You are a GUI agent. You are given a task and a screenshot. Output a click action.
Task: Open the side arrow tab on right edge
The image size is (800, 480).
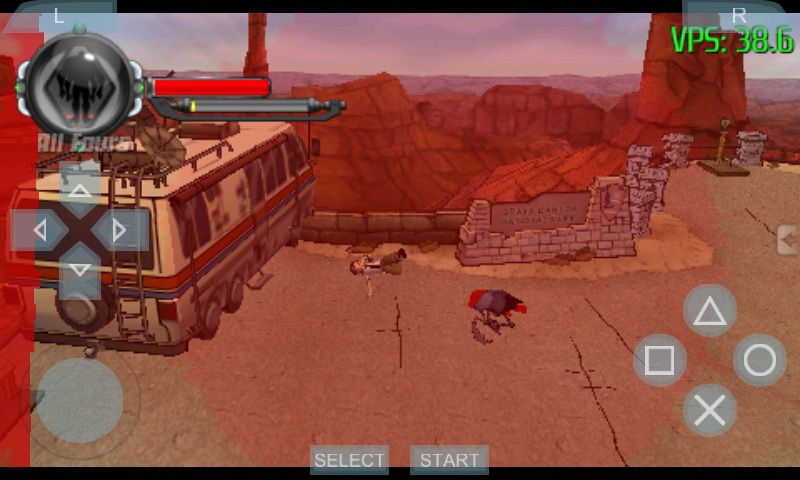click(788, 240)
